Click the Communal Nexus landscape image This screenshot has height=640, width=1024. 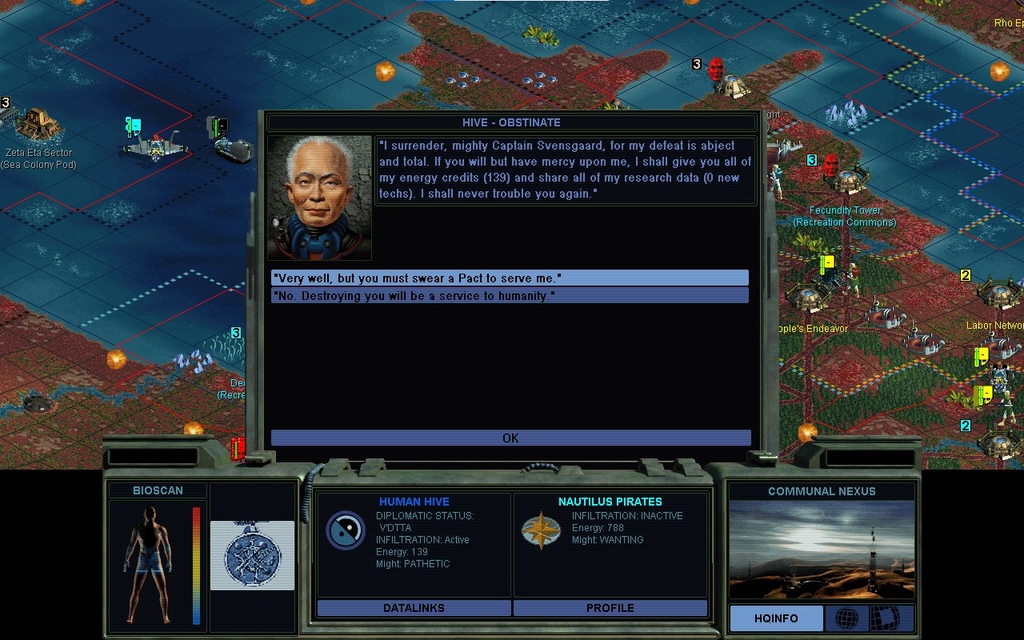[821, 550]
